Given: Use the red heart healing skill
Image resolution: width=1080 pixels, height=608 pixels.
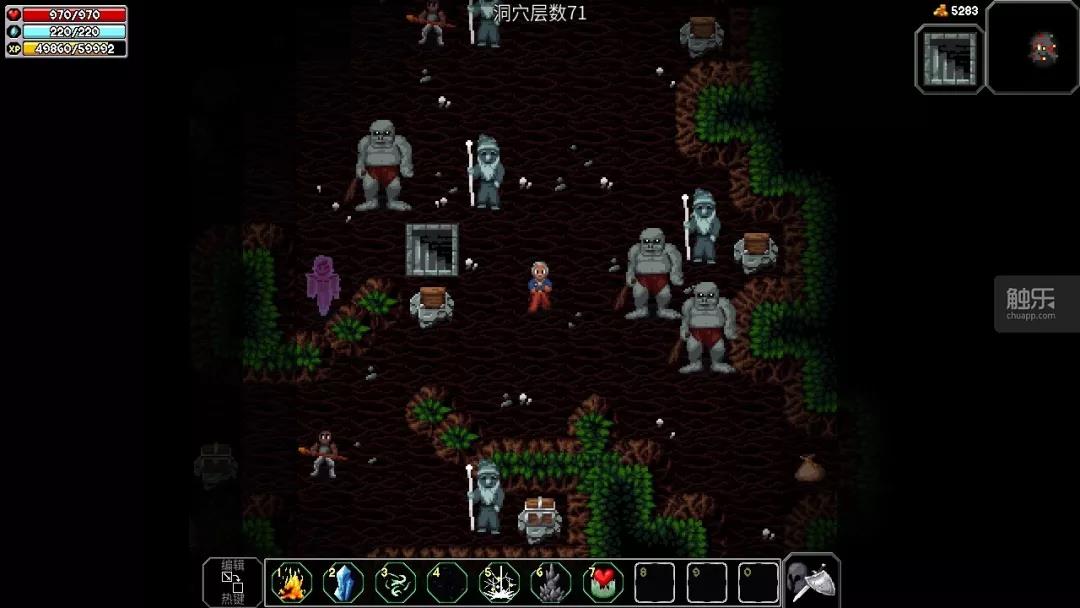Looking at the screenshot, I should 603,583.
